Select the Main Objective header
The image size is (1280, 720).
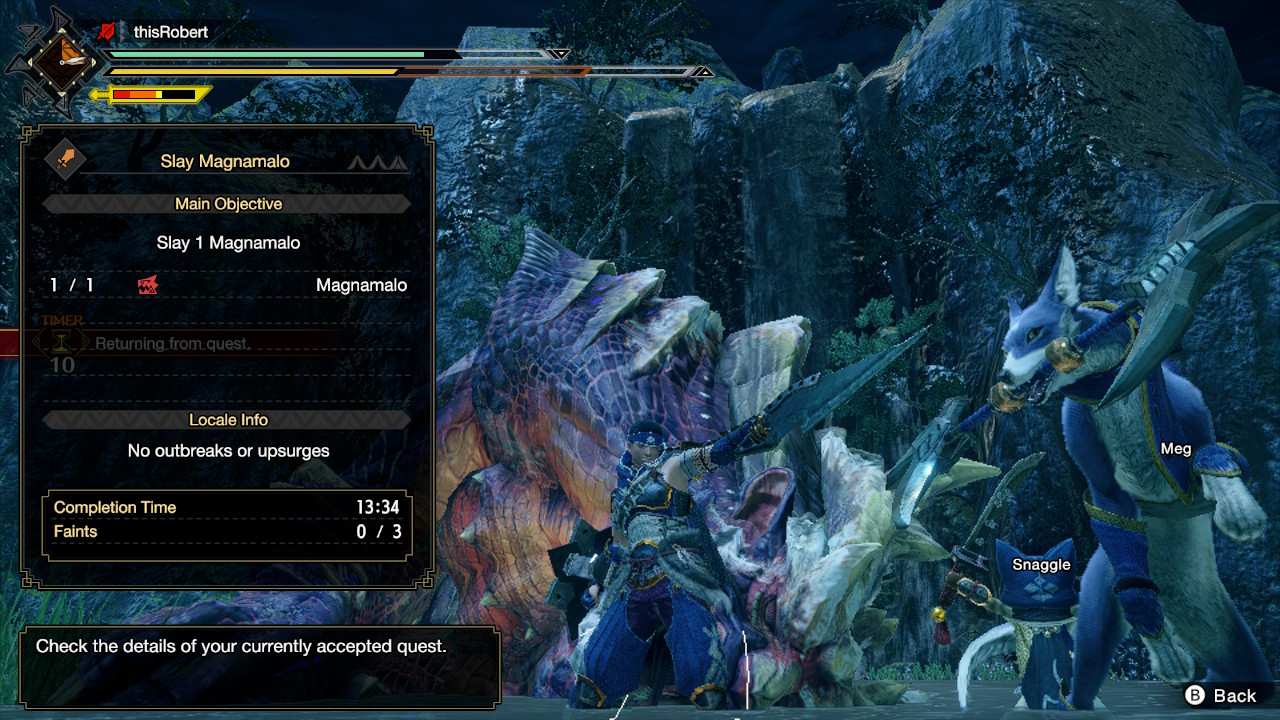[228, 204]
